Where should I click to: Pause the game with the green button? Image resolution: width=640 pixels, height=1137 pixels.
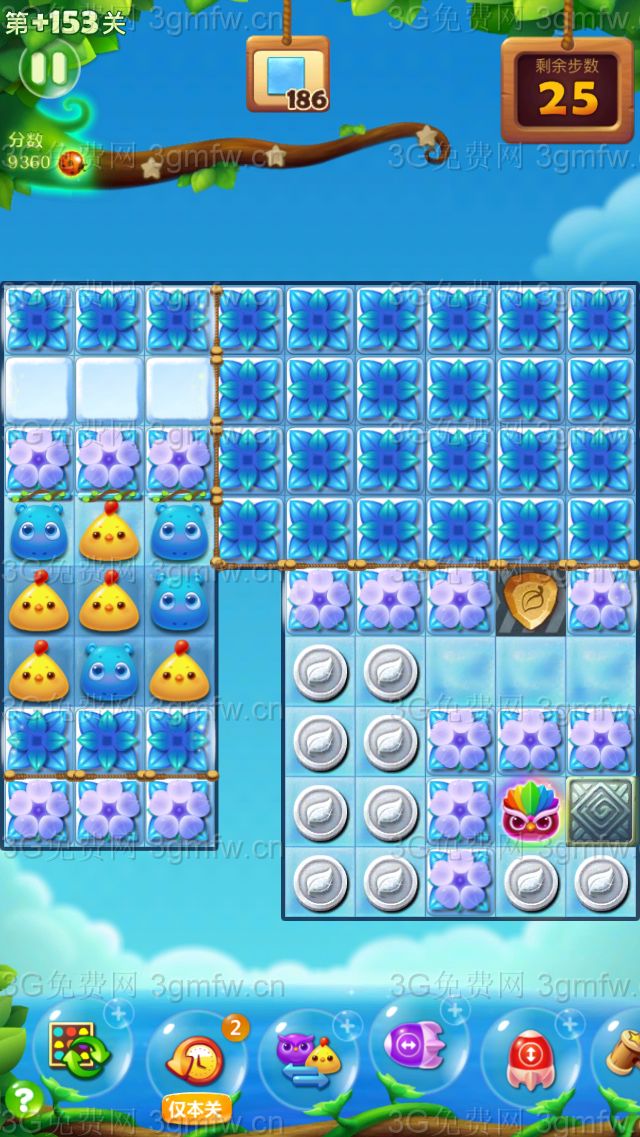(48, 68)
